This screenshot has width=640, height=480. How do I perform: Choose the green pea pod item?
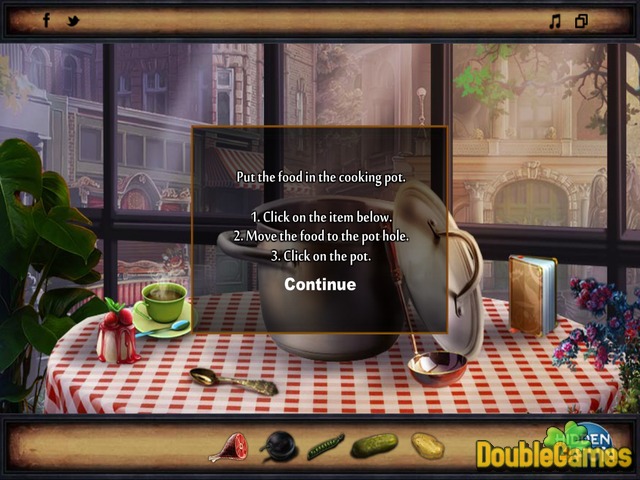[x=326, y=446]
